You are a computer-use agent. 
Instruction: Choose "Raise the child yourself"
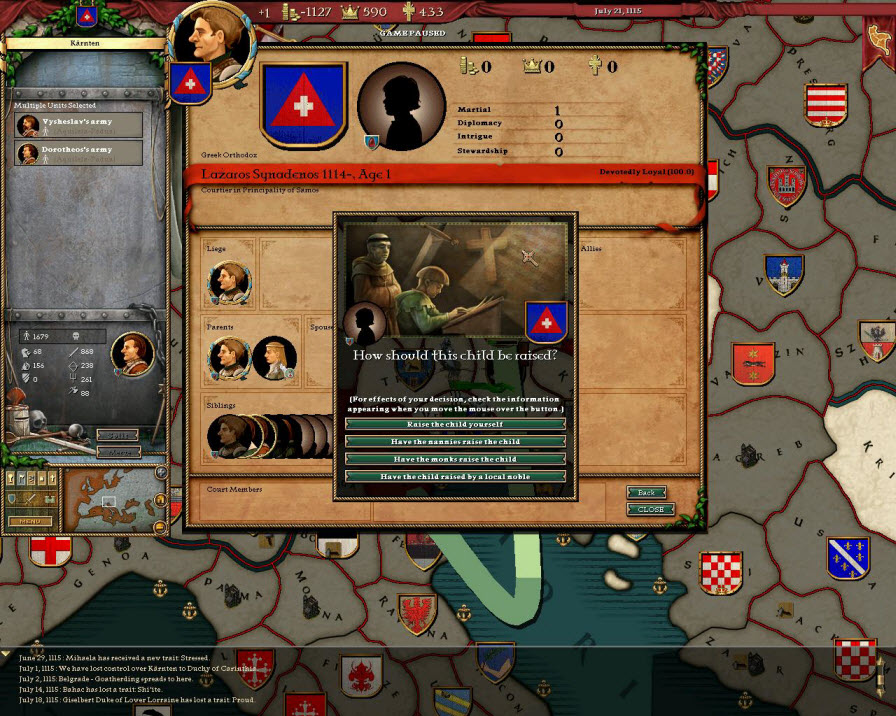(x=455, y=424)
